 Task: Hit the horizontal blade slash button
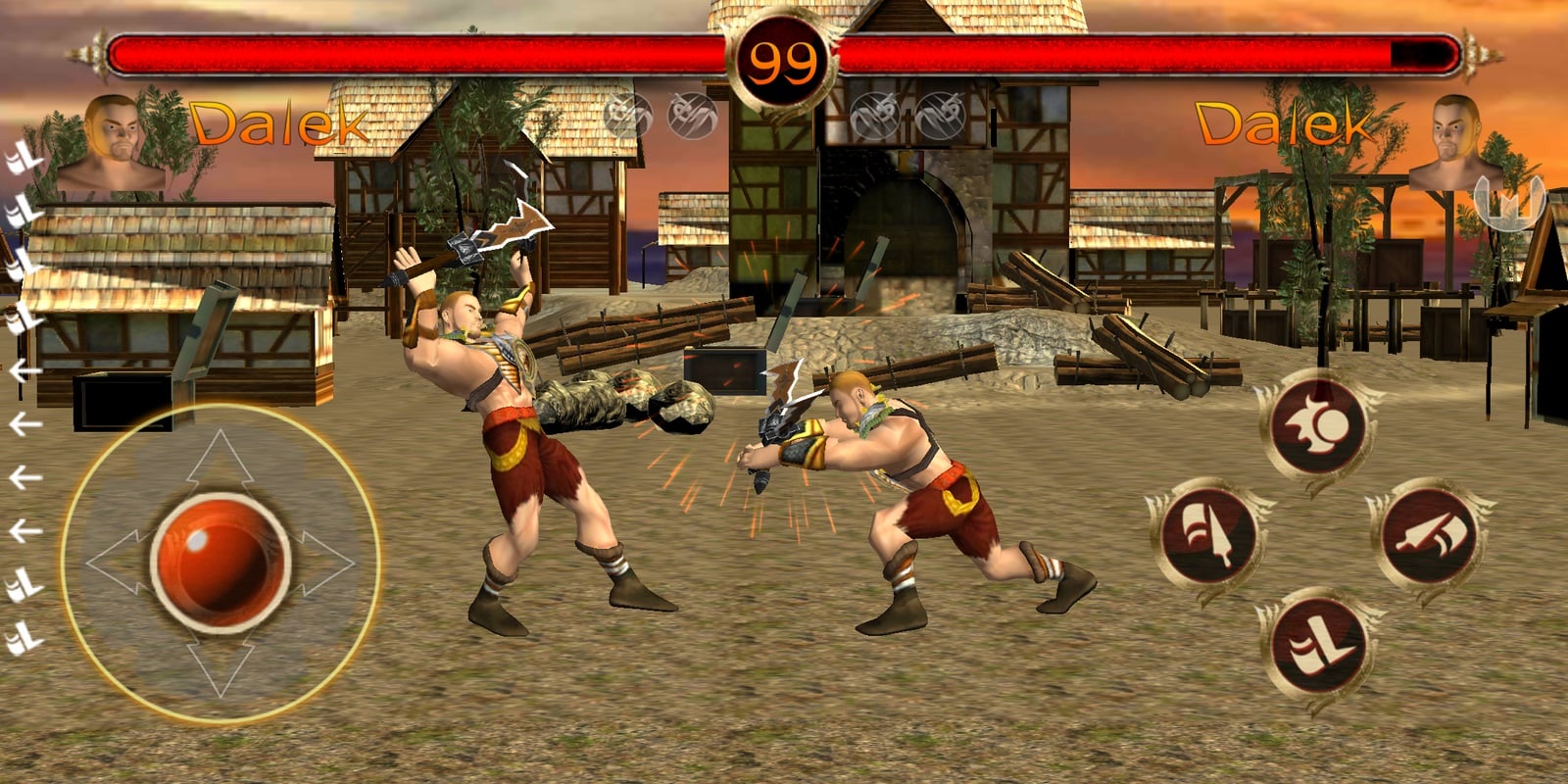1427,534
